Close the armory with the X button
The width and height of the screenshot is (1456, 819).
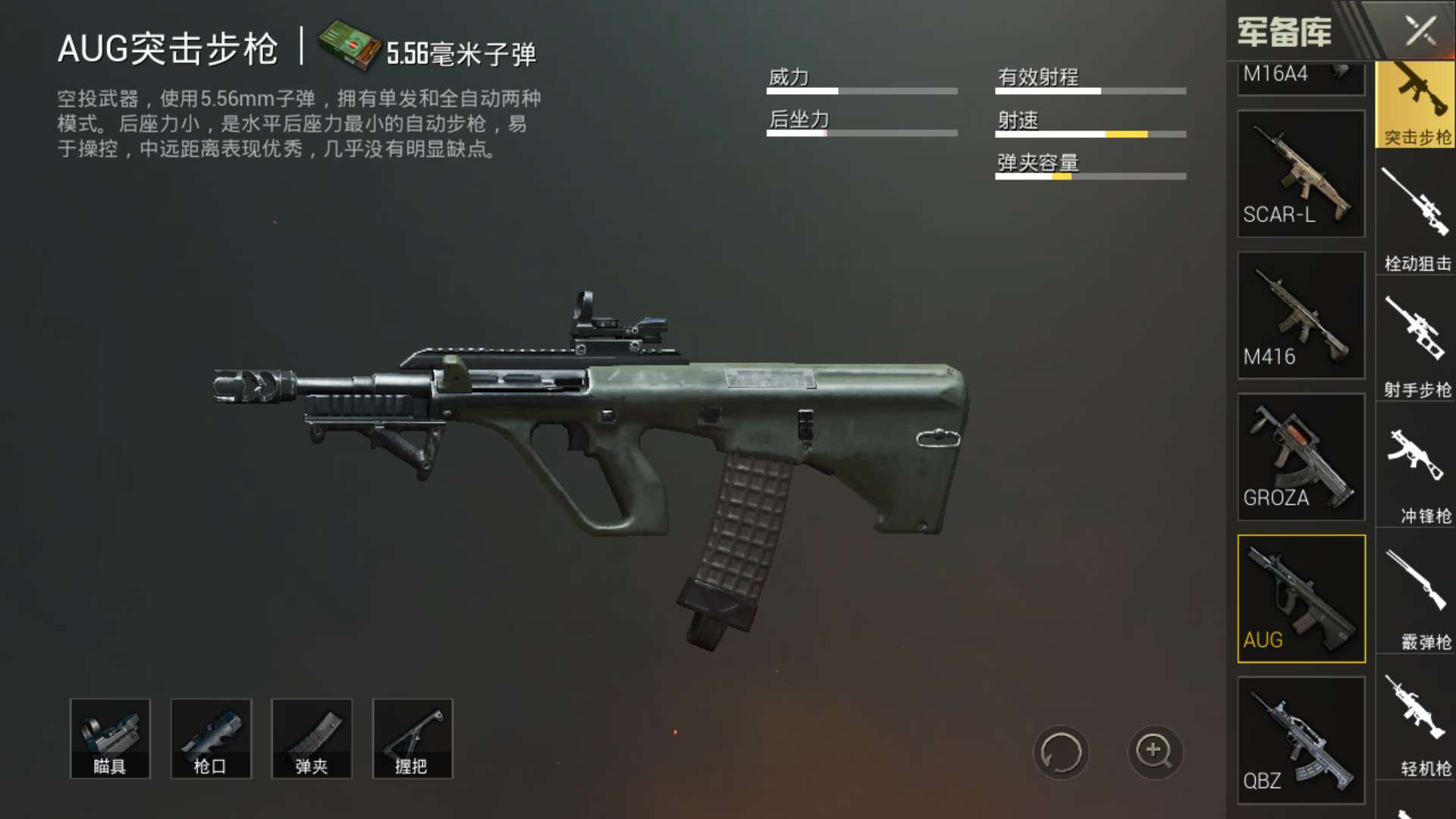pyautogui.click(x=1420, y=32)
